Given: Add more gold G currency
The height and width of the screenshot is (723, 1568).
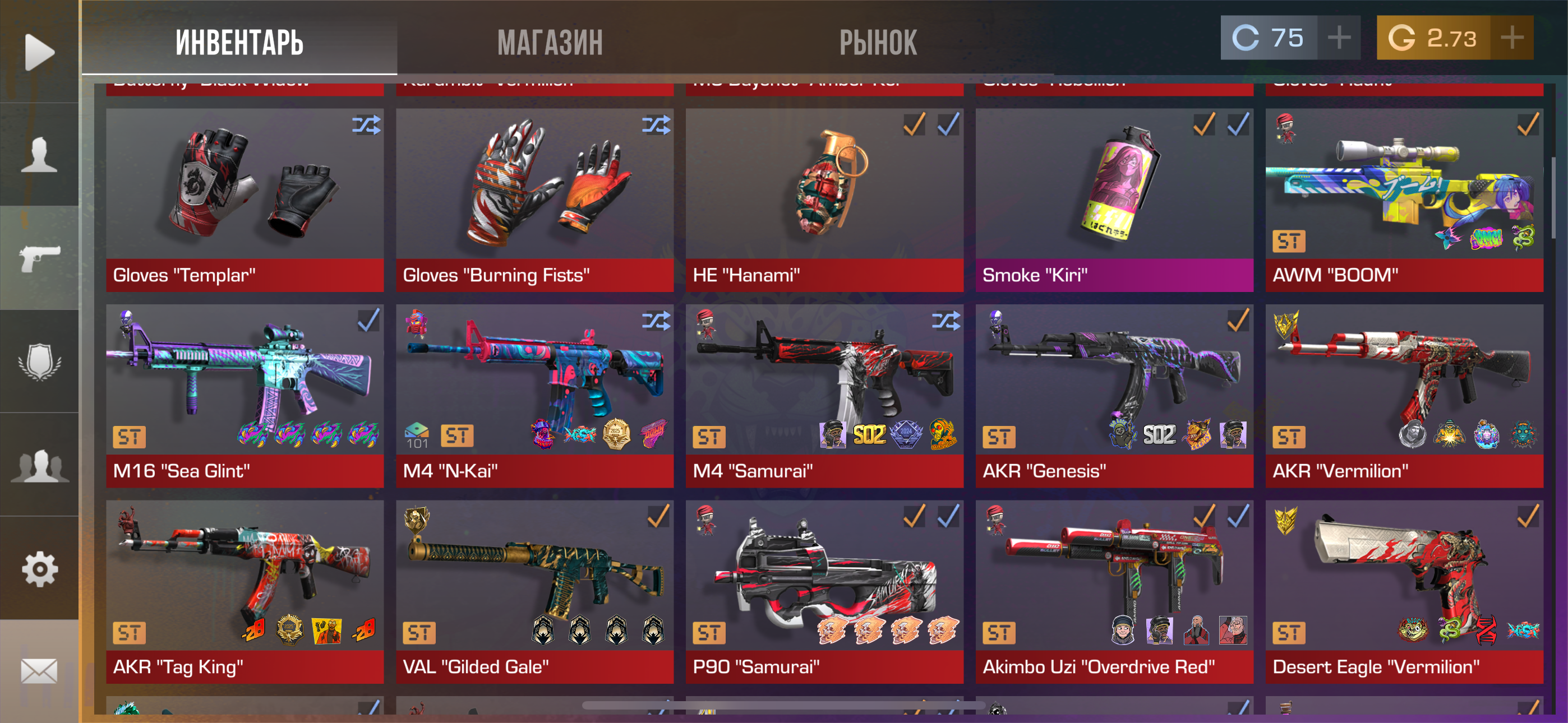Looking at the screenshot, I should click(1511, 38).
